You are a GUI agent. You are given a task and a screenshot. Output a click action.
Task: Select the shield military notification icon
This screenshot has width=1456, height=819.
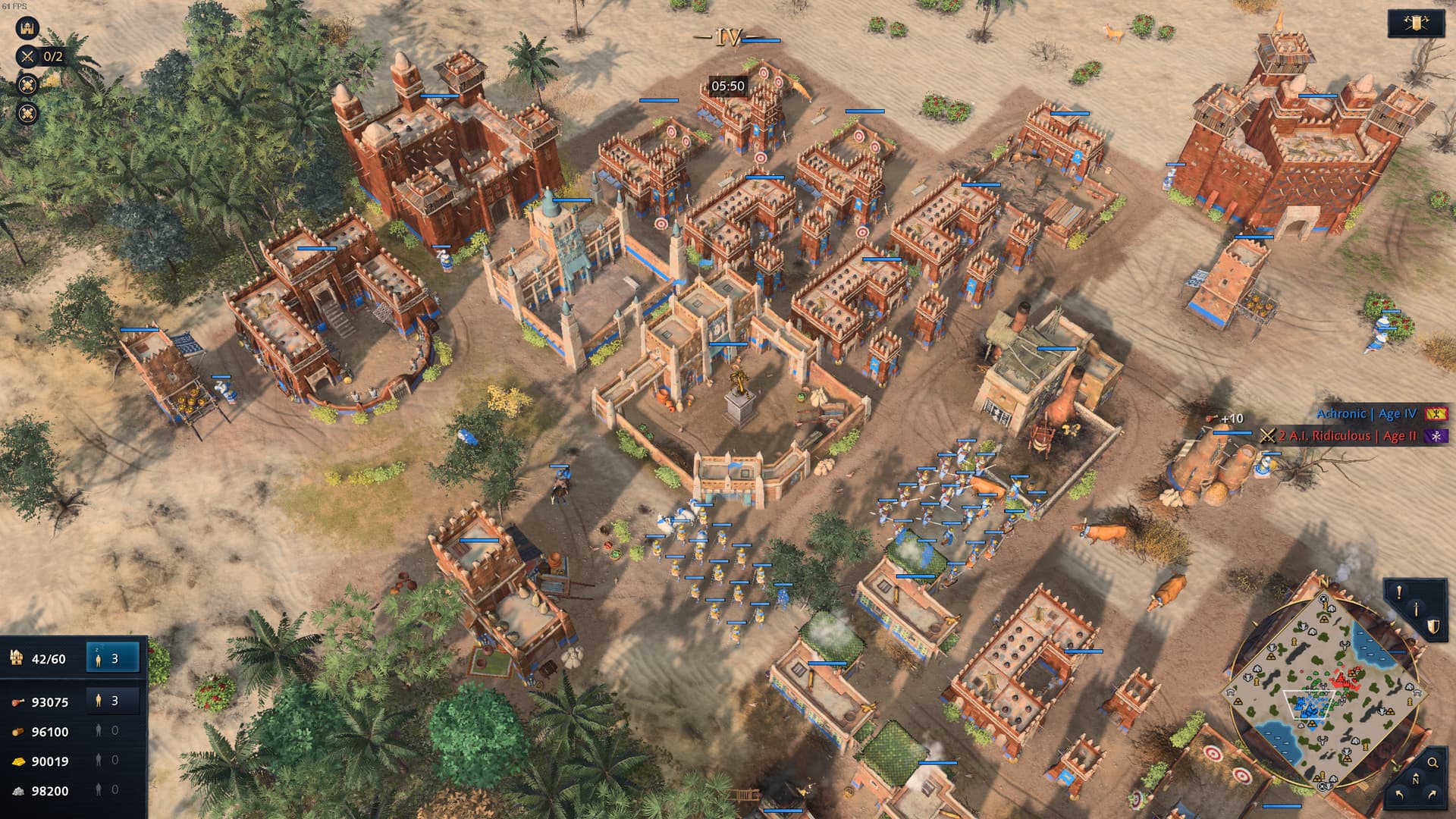pyautogui.click(x=1434, y=627)
